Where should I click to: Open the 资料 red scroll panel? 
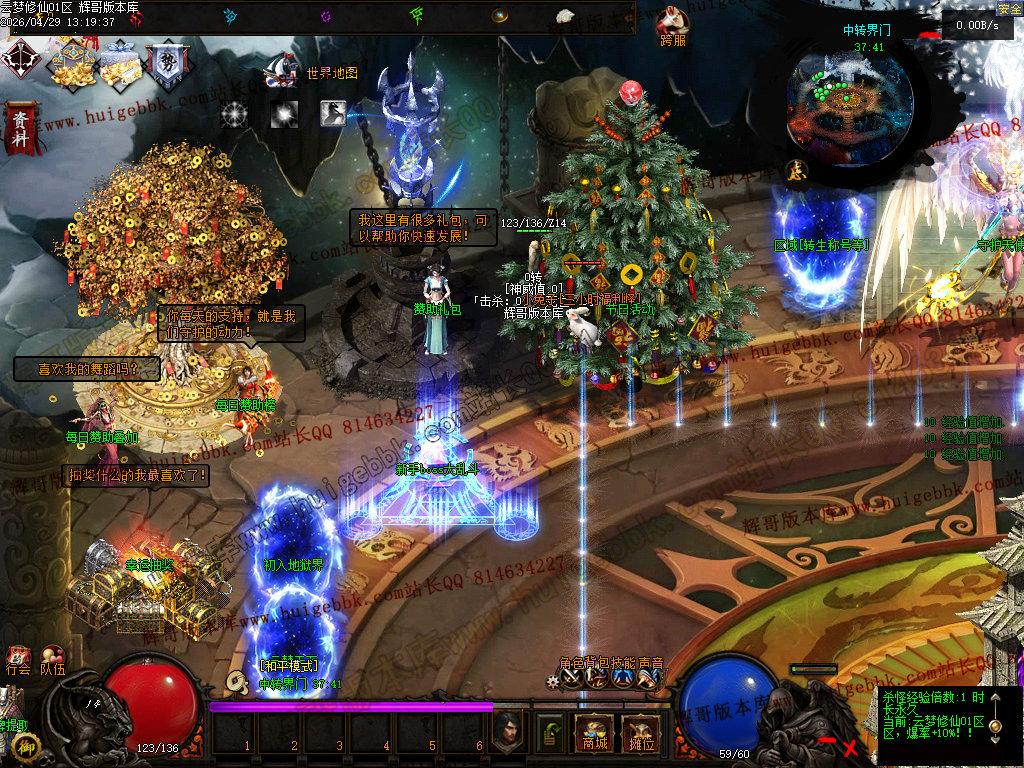(20, 127)
